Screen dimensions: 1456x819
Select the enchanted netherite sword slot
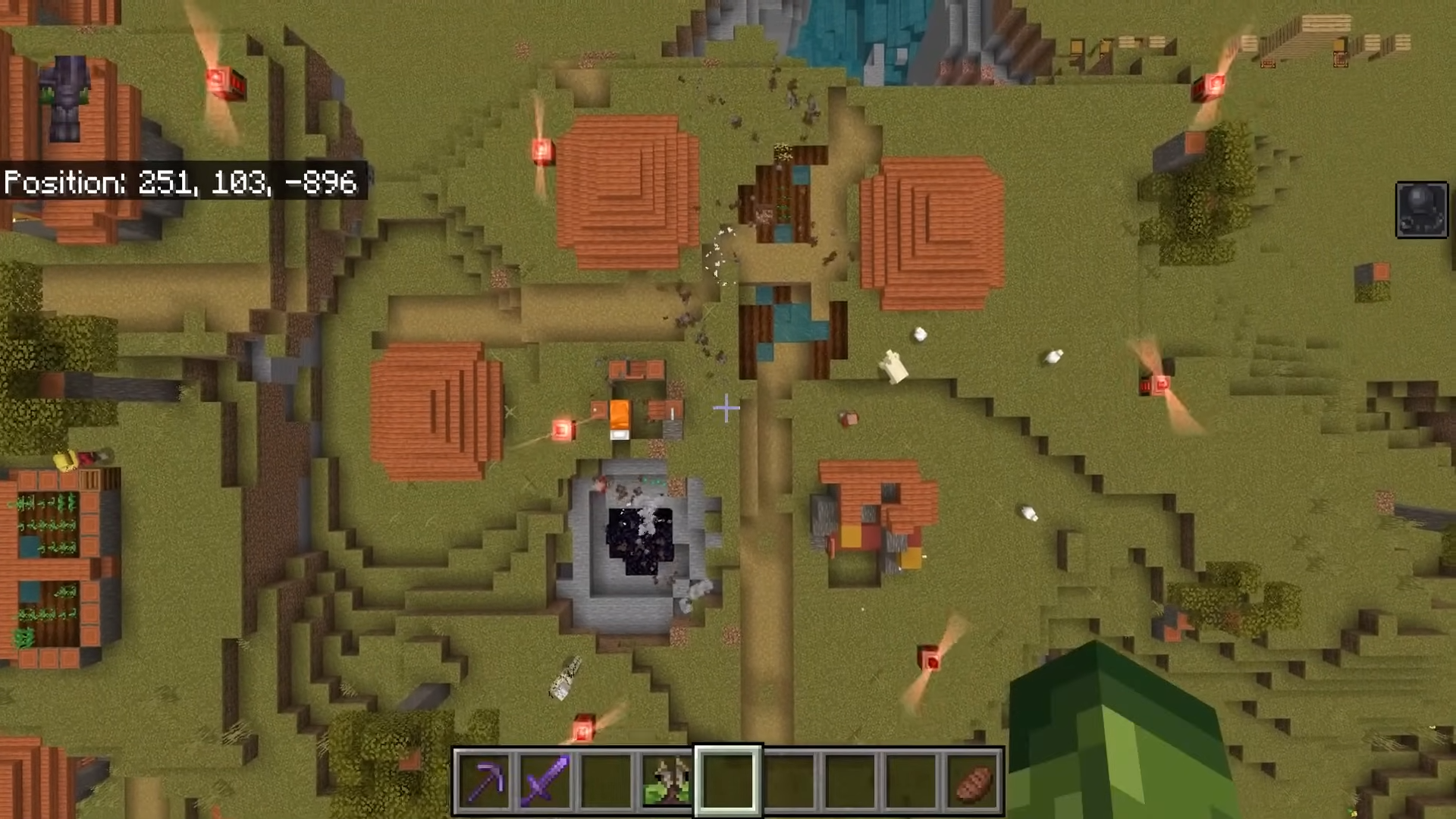pyautogui.click(x=545, y=781)
